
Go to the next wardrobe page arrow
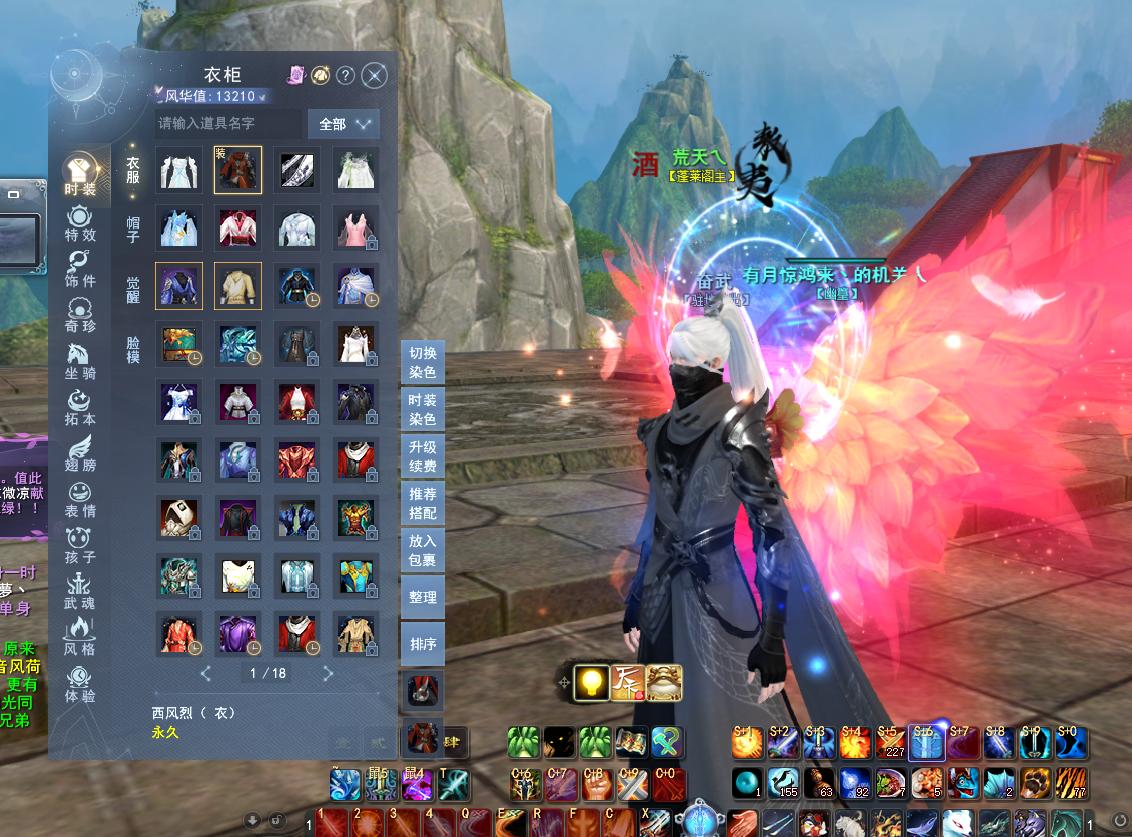328,674
